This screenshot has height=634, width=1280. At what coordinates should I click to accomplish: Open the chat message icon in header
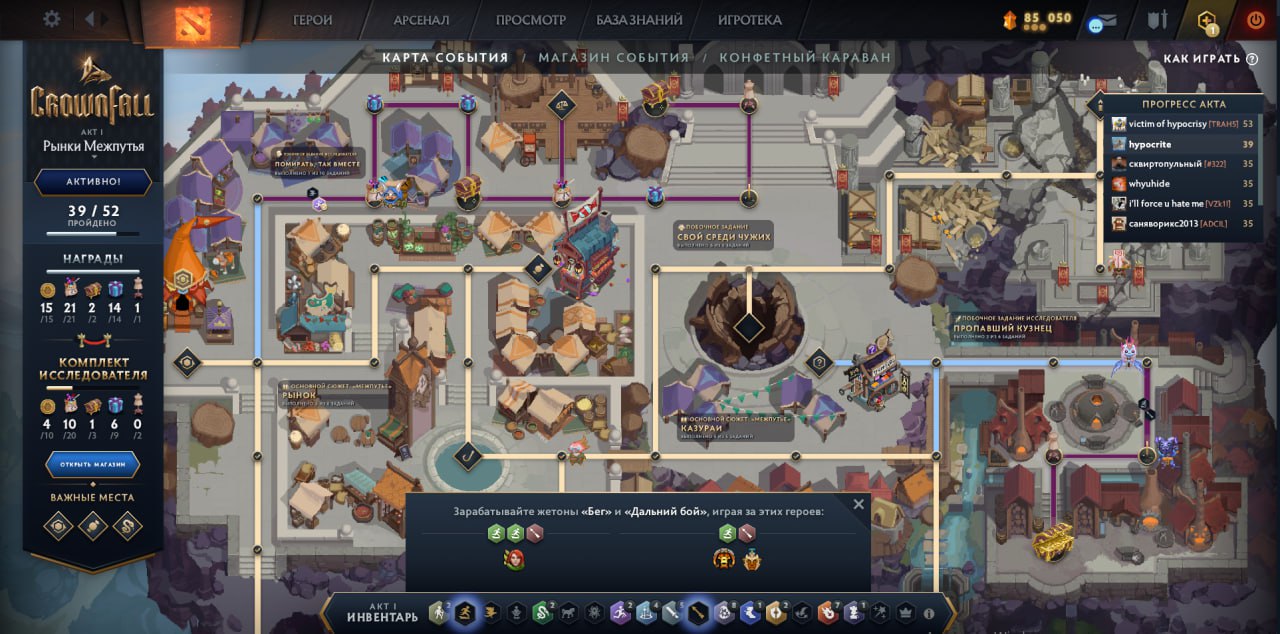1102,24
